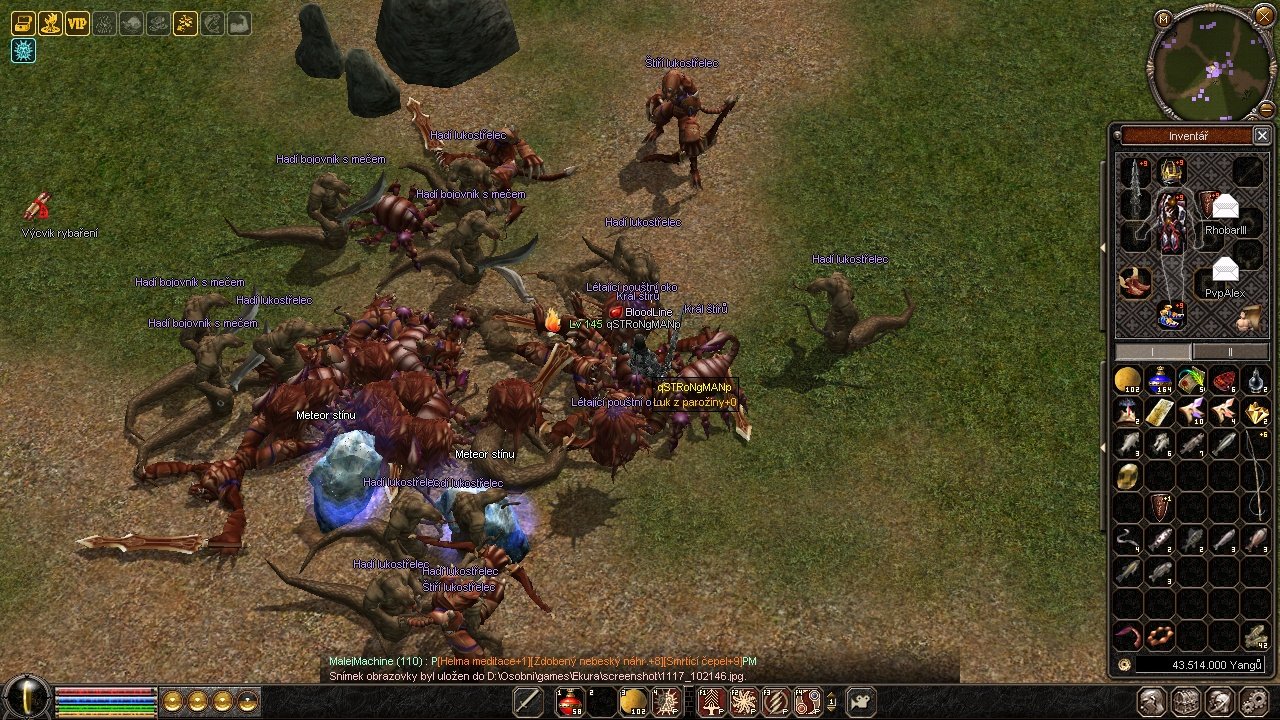The height and width of the screenshot is (720, 1280).
Task: Switch to inventory page I
Action: (x=1153, y=352)
